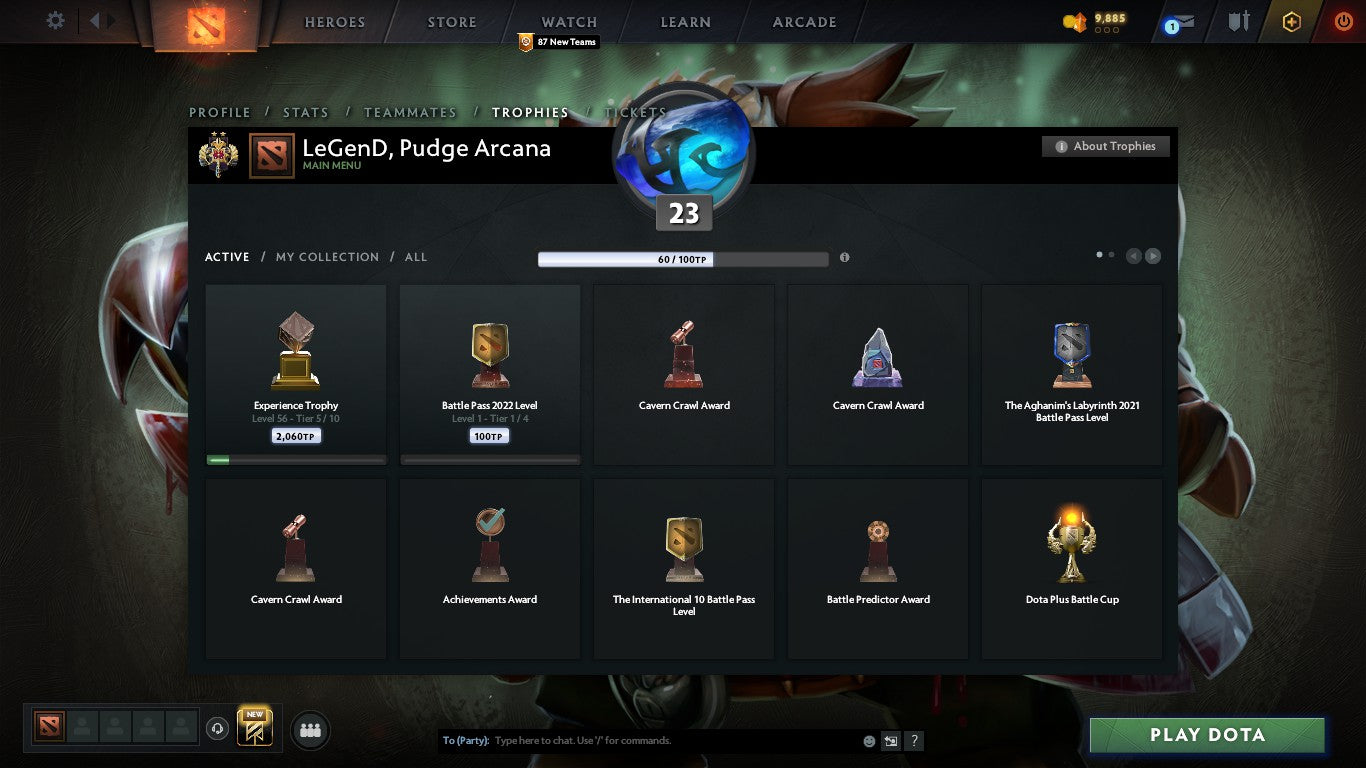Click the Dota 2 logo in the top bar
1366x768 pixels.
[x=207, y=22]
